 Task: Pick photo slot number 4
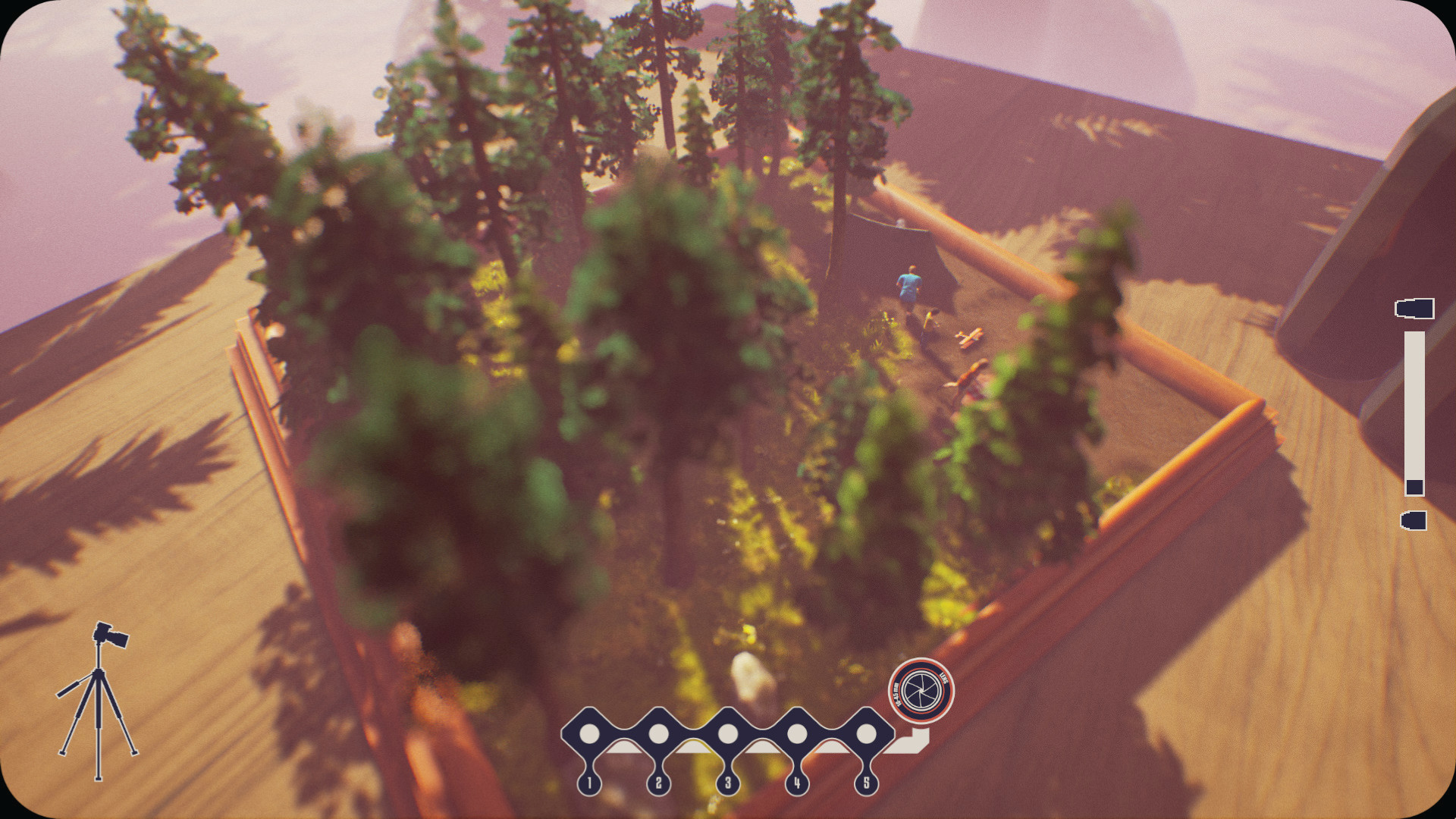click(x=797, y=734)
